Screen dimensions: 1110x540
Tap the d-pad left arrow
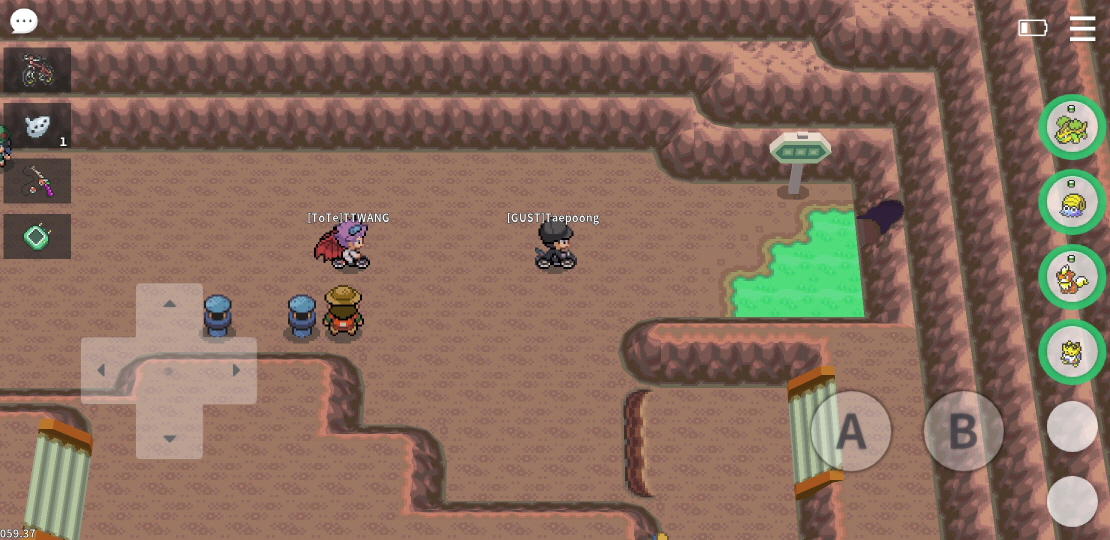[101, 371]
